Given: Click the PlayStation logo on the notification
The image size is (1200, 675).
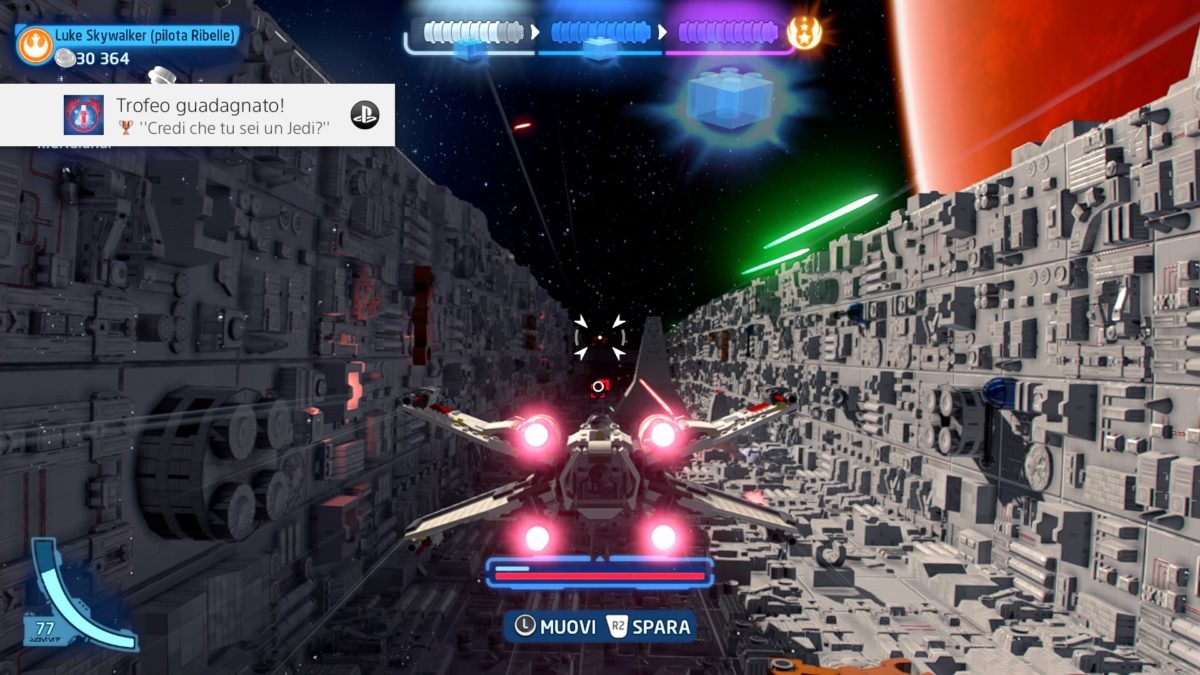Looking at the screenshot, I should pos(364,115).
